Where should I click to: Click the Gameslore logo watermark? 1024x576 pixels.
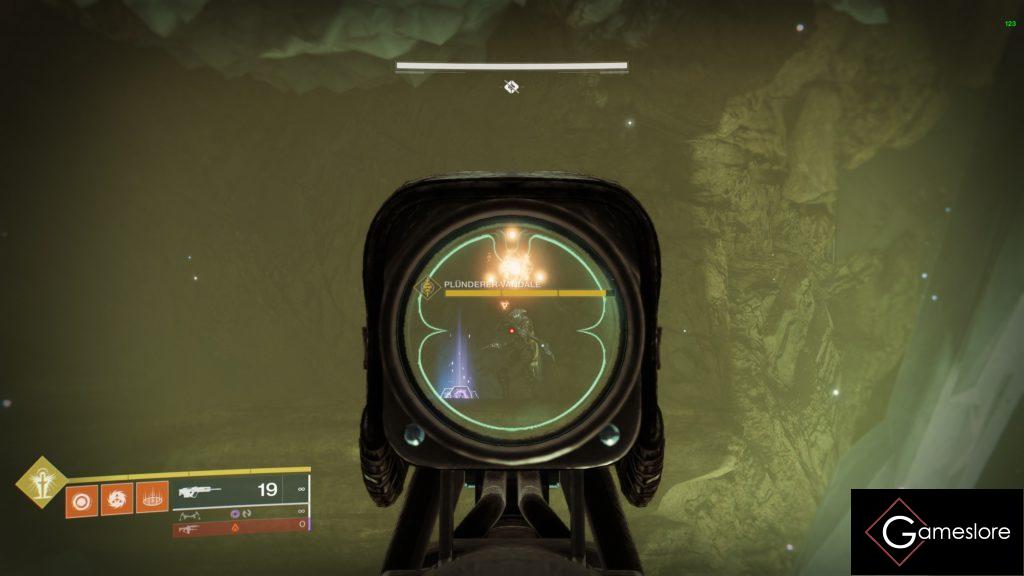click(937, 532)
